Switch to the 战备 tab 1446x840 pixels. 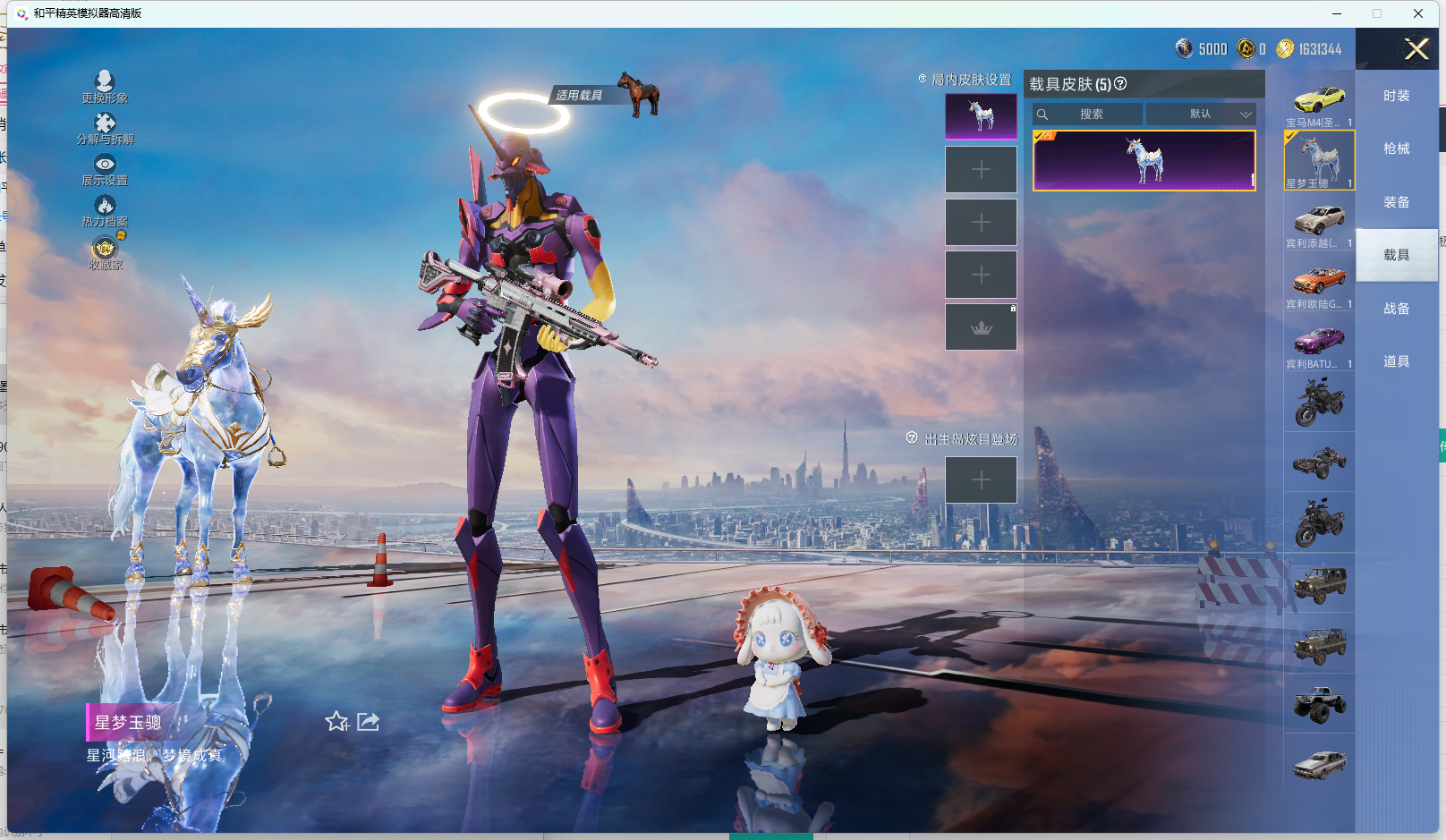point(1396,309)
